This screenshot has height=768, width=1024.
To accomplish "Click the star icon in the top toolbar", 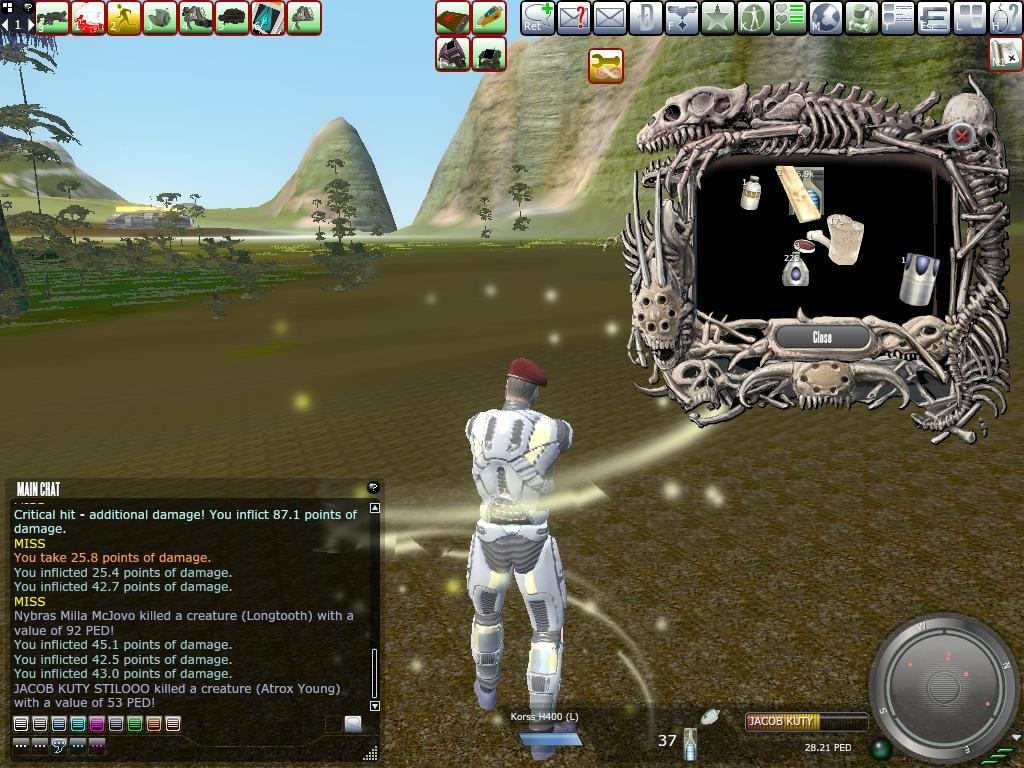I will pyautogui.click(x=717, y=18).
